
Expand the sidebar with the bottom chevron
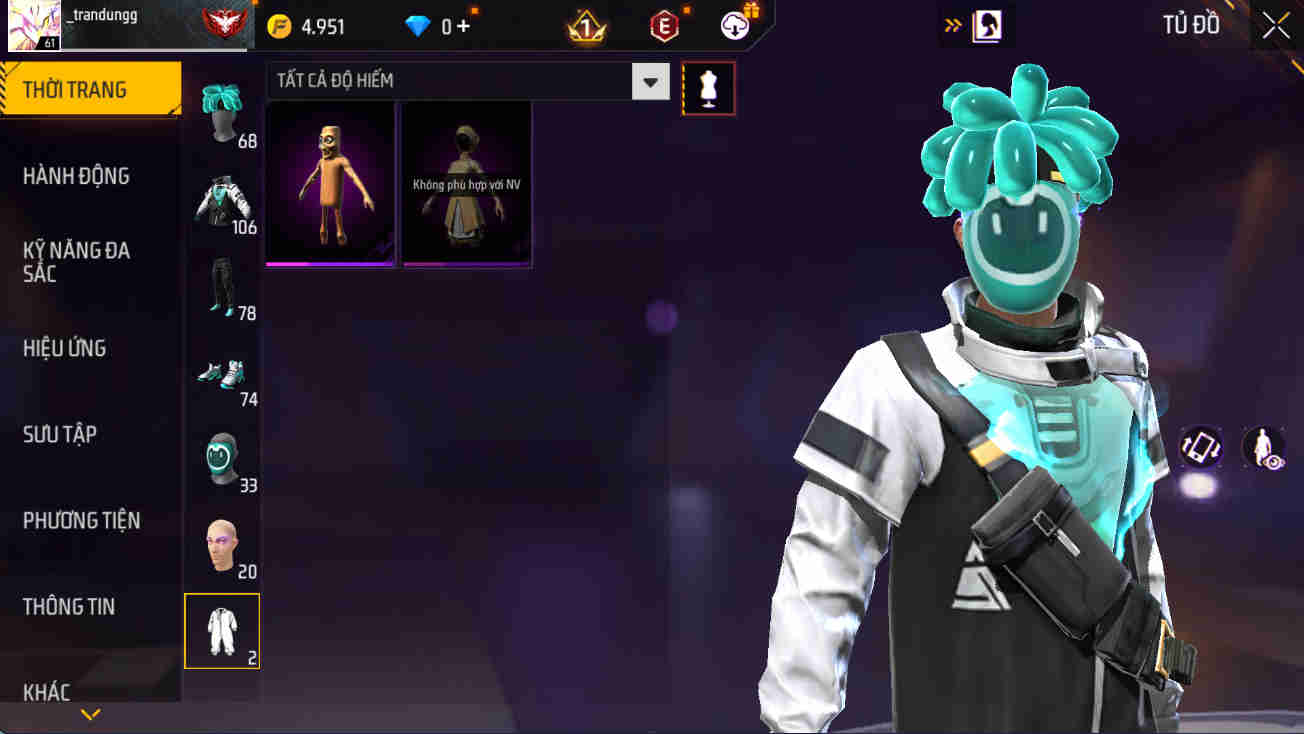coord(92,713)
